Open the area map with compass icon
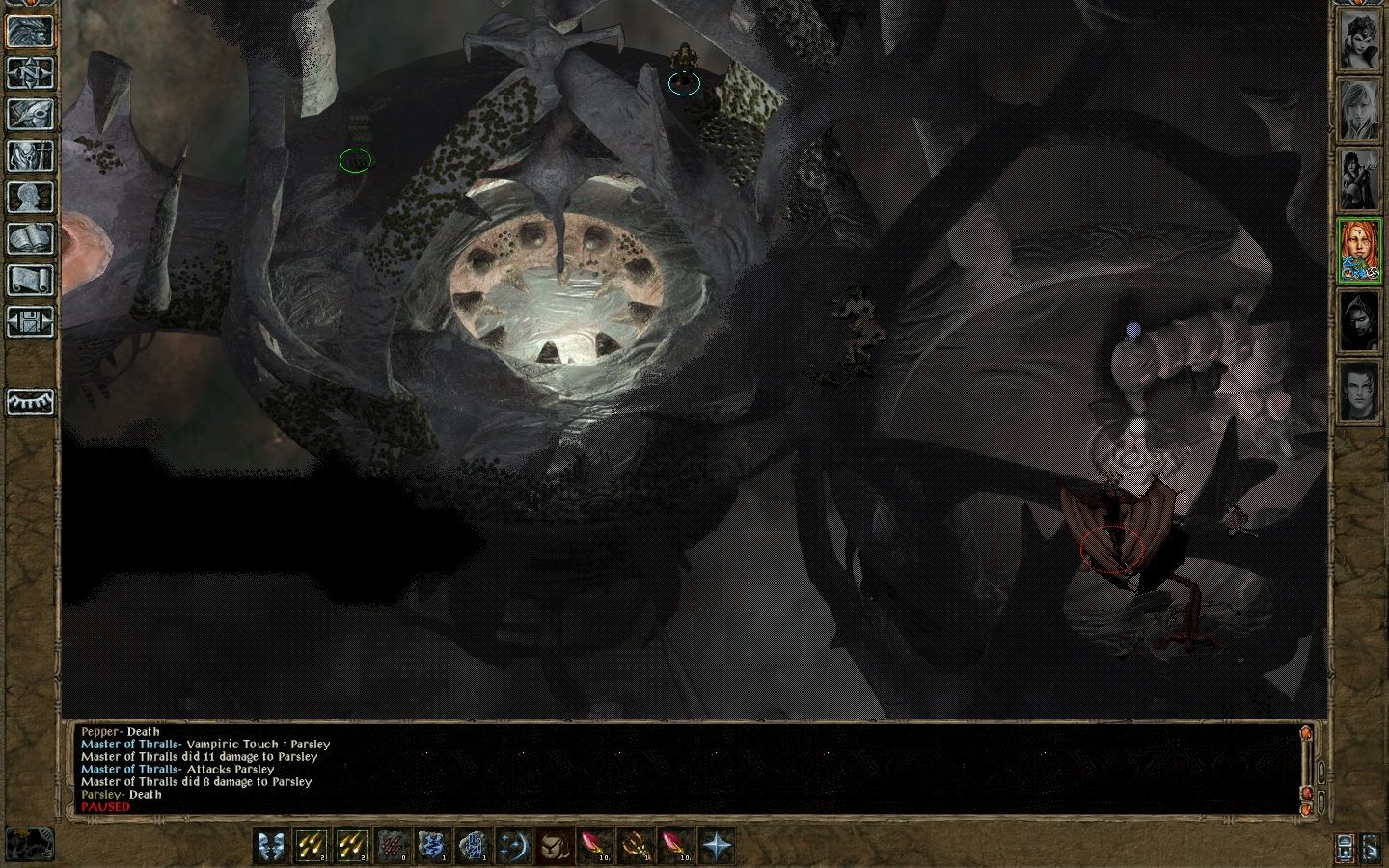Viewport: 1389px width, 868px height. click(x=30, y=72)
